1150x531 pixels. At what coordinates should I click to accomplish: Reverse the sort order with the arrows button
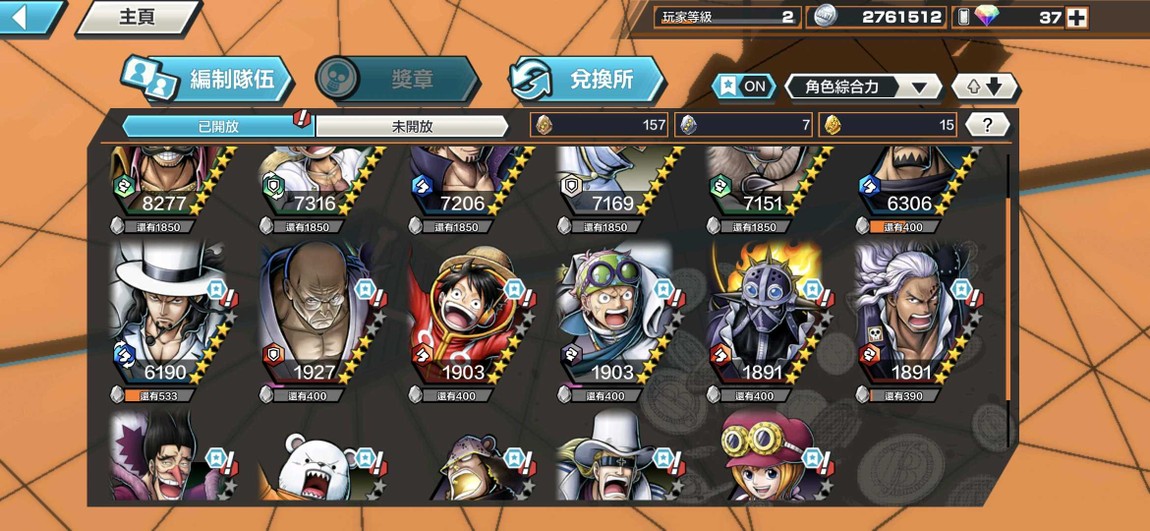pyautogui.click(x=983, y=86)
